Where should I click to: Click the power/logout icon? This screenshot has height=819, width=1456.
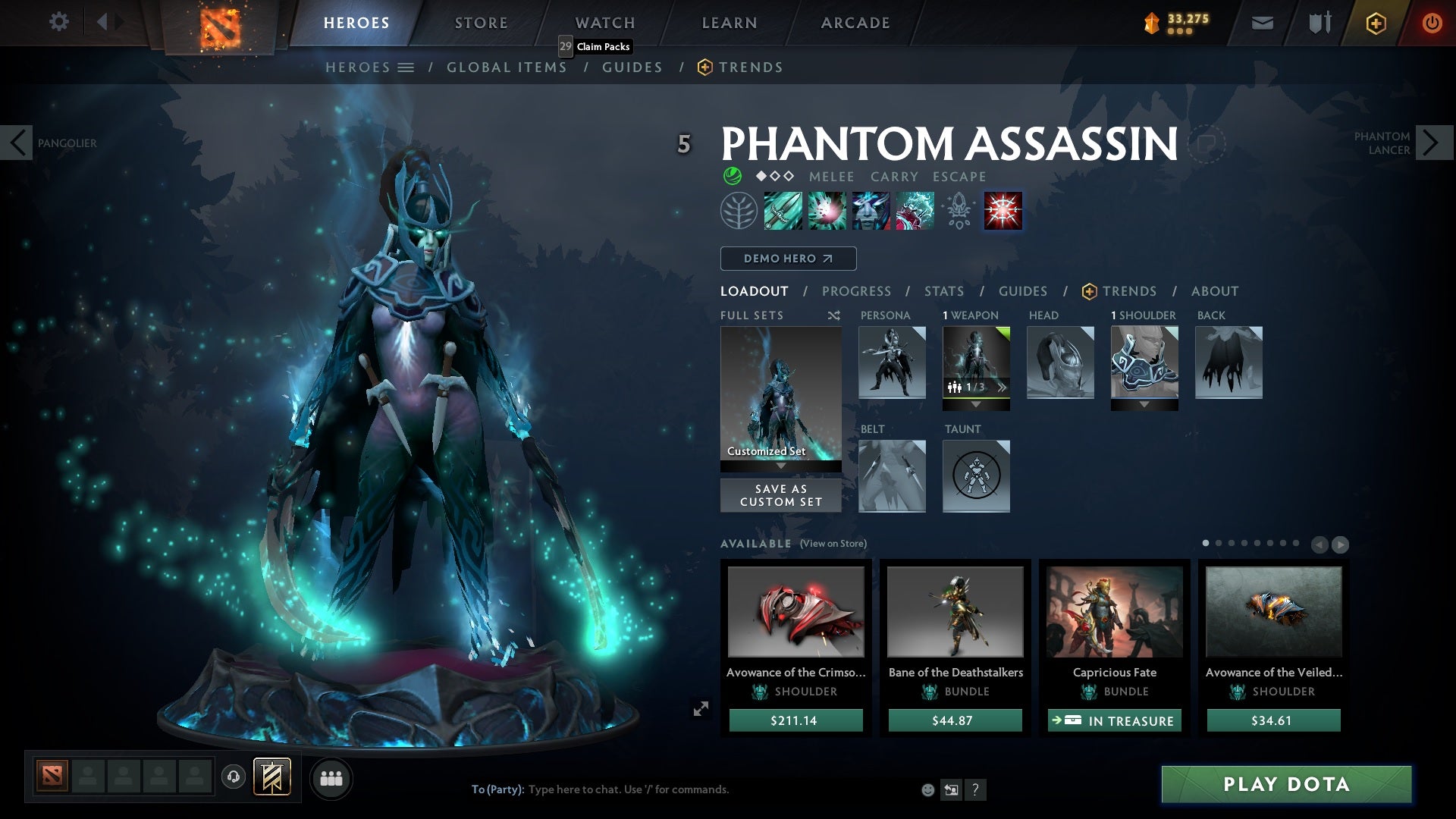[1432, 22]
